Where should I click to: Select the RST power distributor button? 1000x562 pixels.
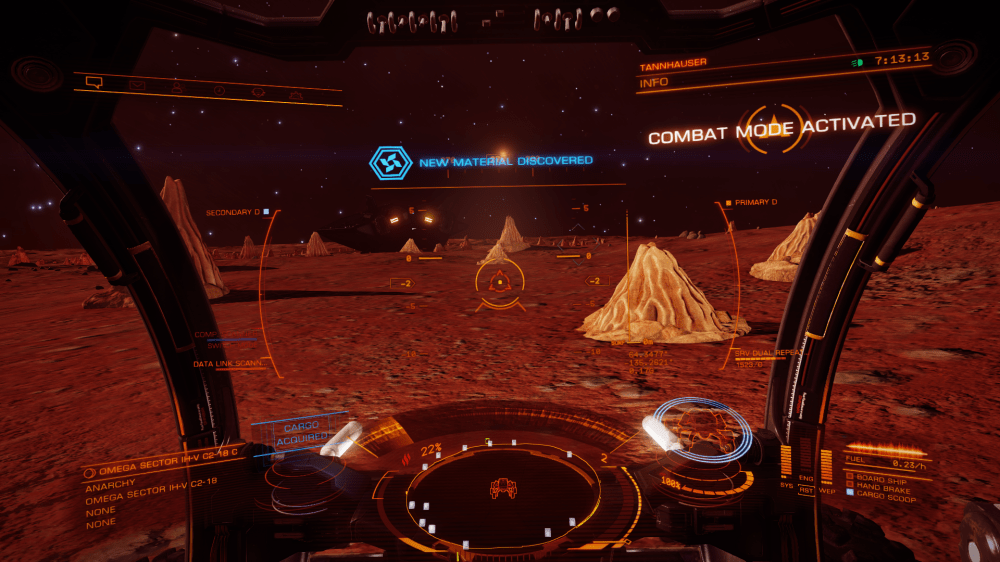(x=806, y=490)
